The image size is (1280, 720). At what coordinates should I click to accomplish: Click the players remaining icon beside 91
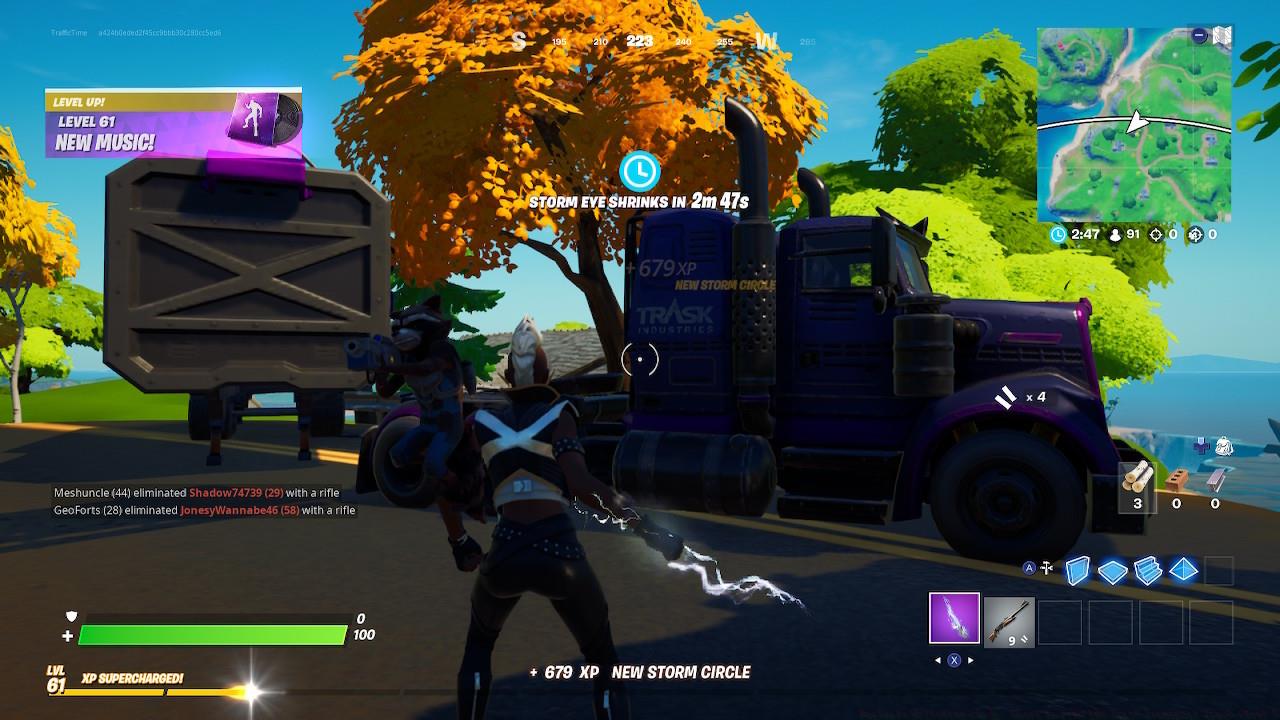1115,235
